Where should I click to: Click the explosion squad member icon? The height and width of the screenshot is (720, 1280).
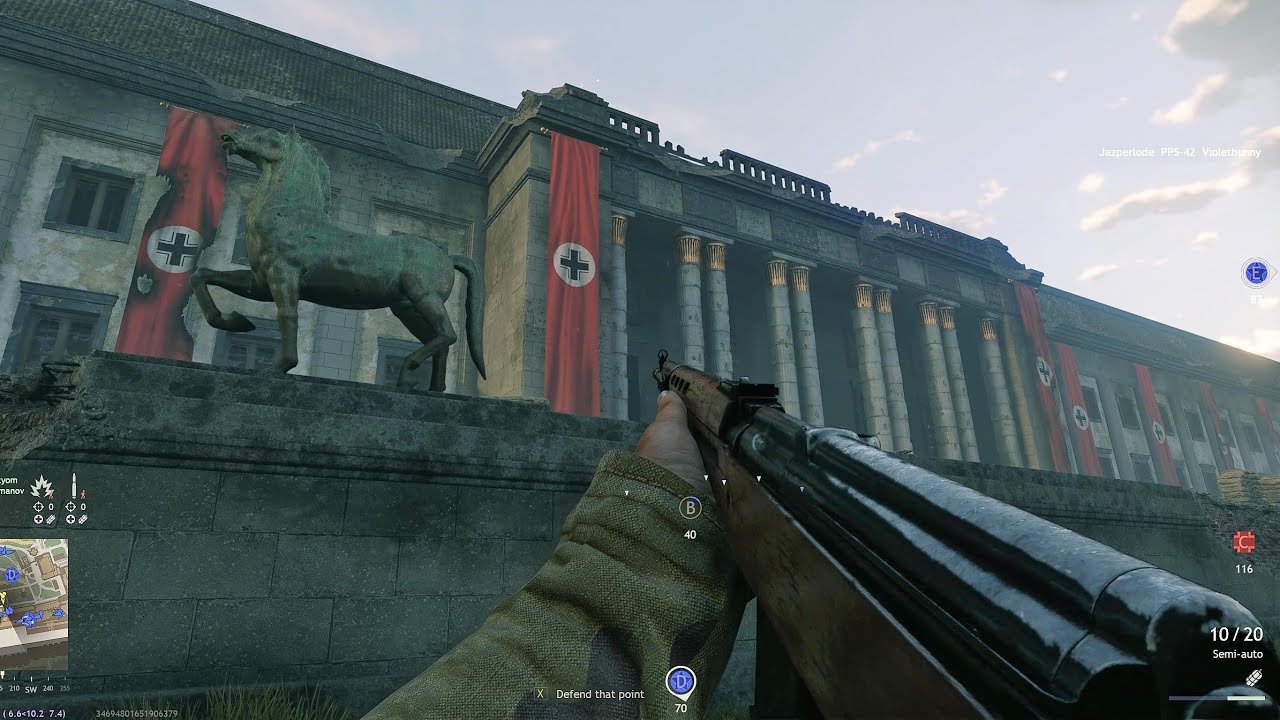click(43, 488)
